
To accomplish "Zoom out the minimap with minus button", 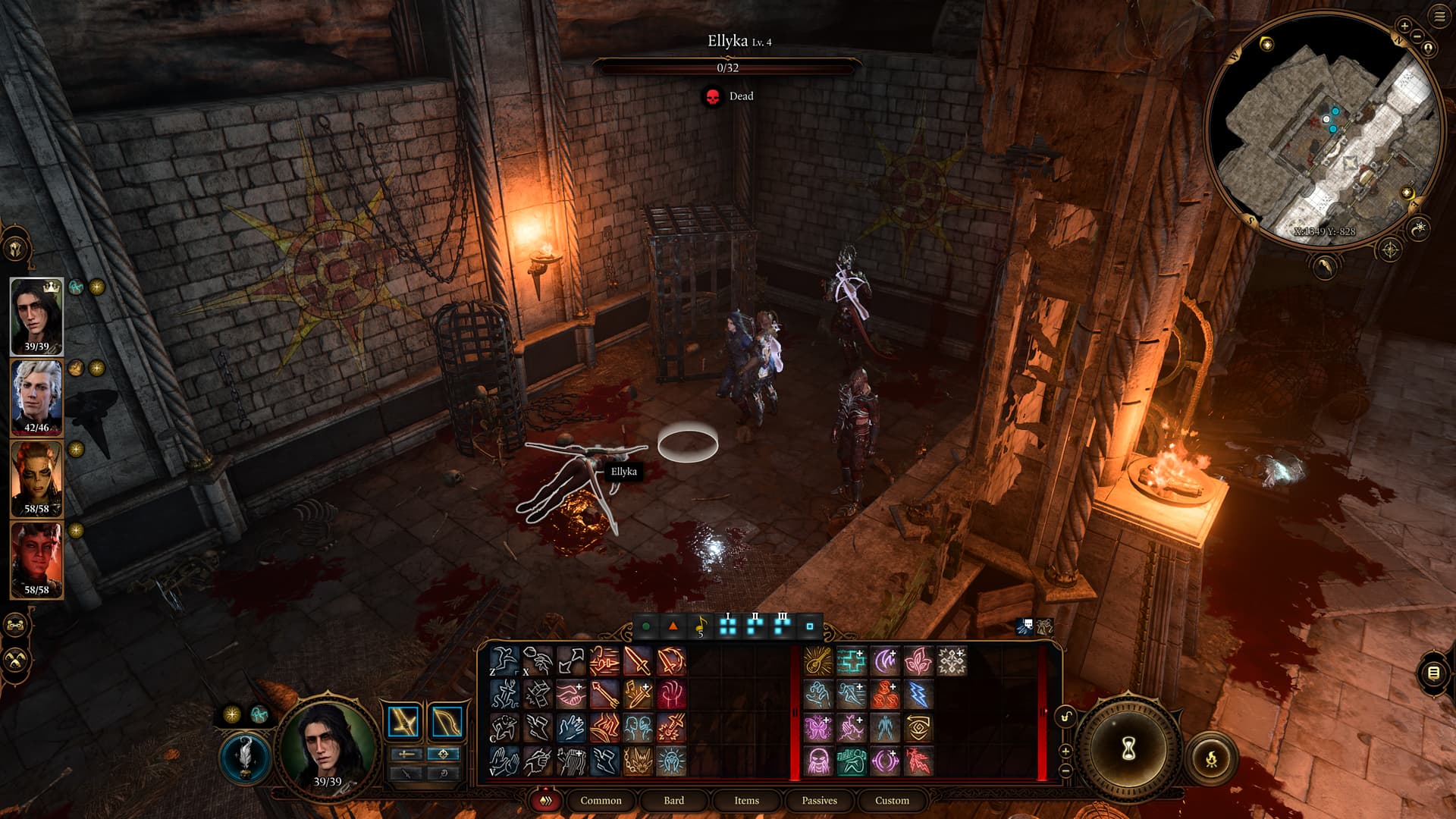I will 1416,36.
